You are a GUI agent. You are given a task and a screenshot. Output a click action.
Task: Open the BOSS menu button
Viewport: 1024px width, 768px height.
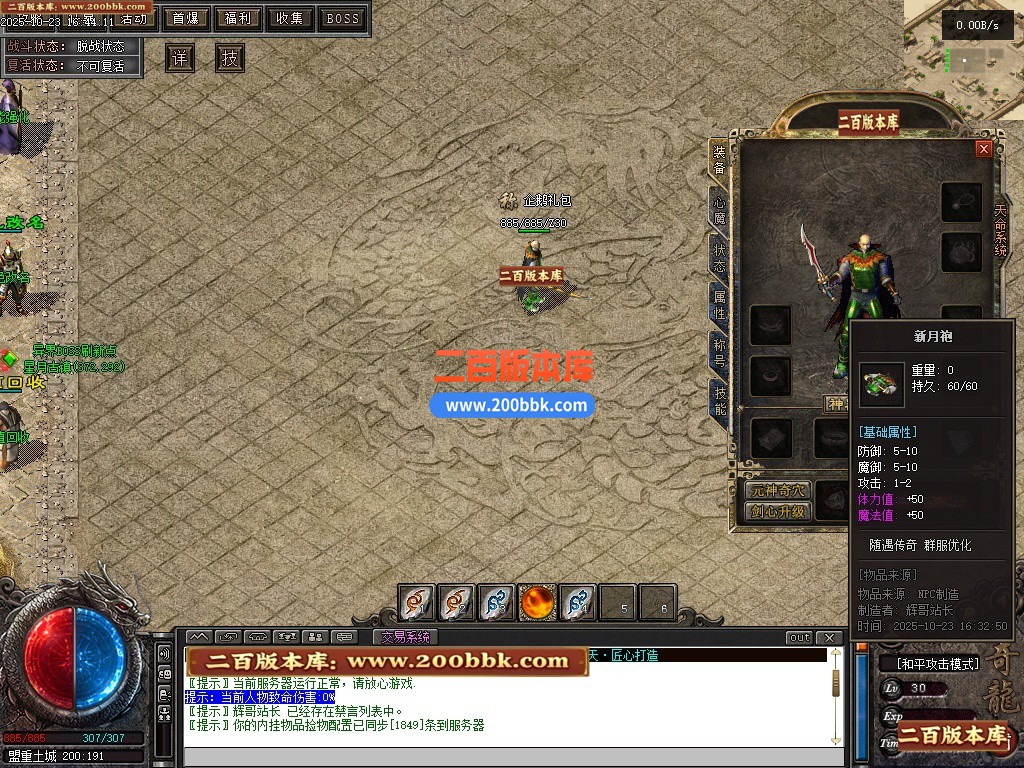[x=343, y=18]
